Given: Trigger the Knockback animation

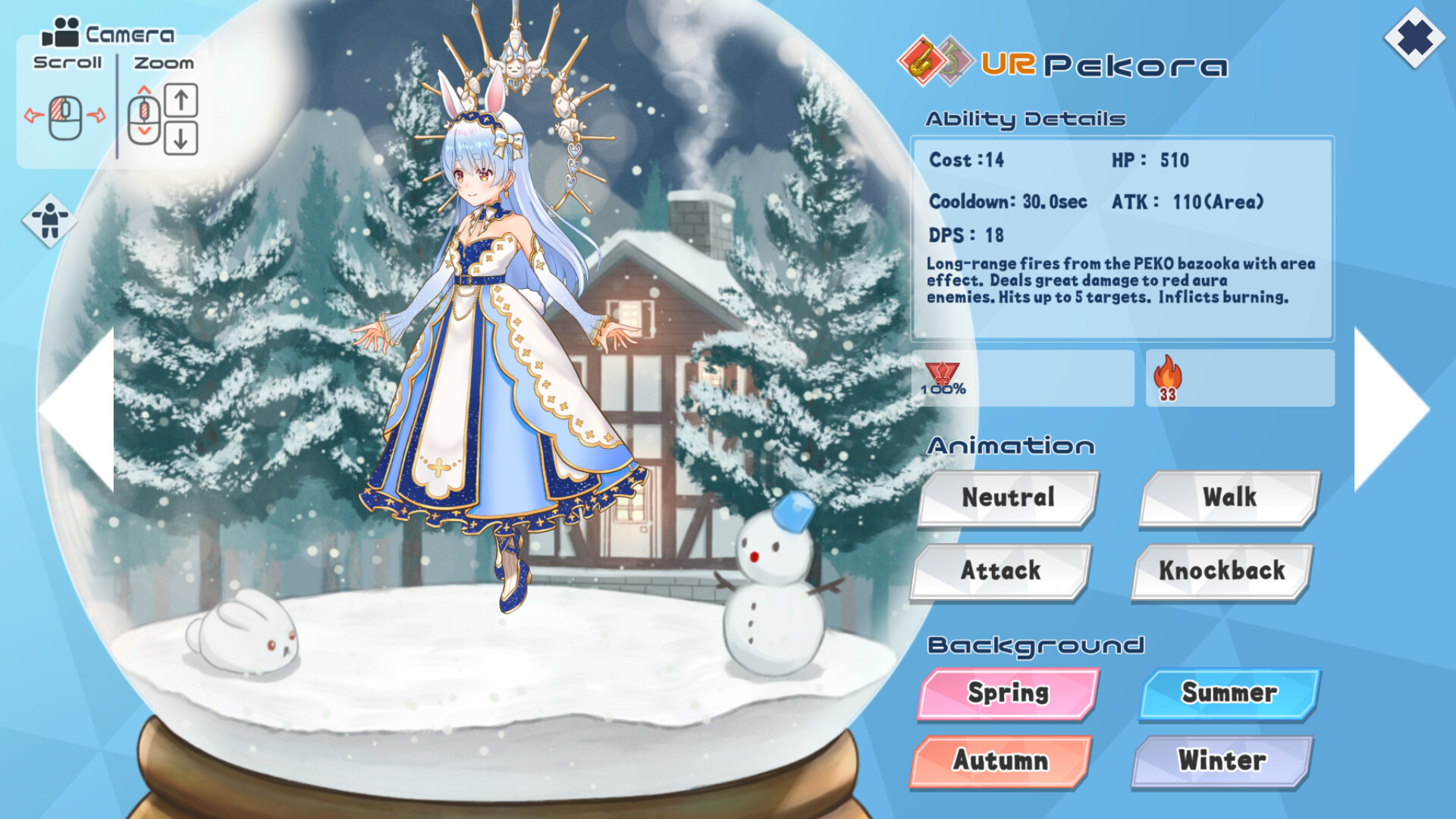Looking at the screenshot, I should point(1222,571).
